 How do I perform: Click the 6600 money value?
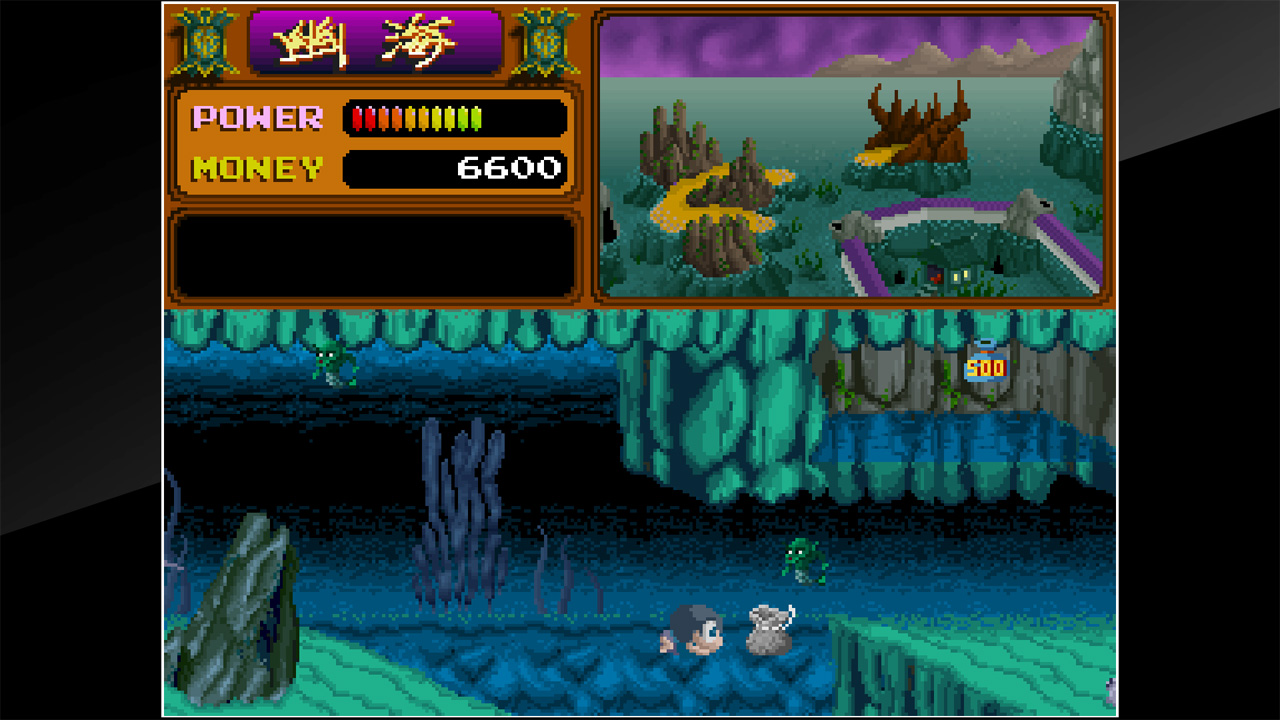point(512,166)
